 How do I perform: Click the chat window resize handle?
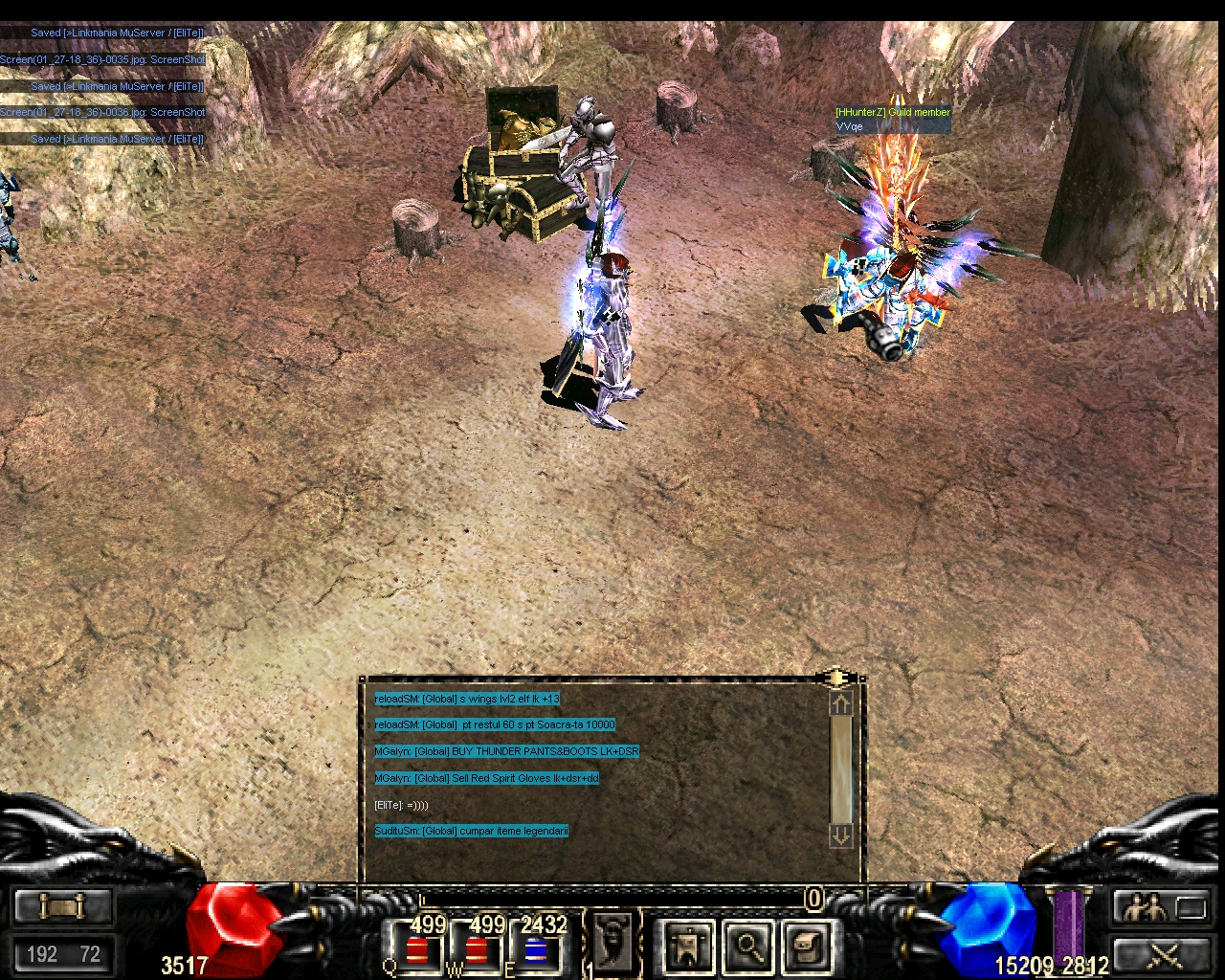(835, 678)
